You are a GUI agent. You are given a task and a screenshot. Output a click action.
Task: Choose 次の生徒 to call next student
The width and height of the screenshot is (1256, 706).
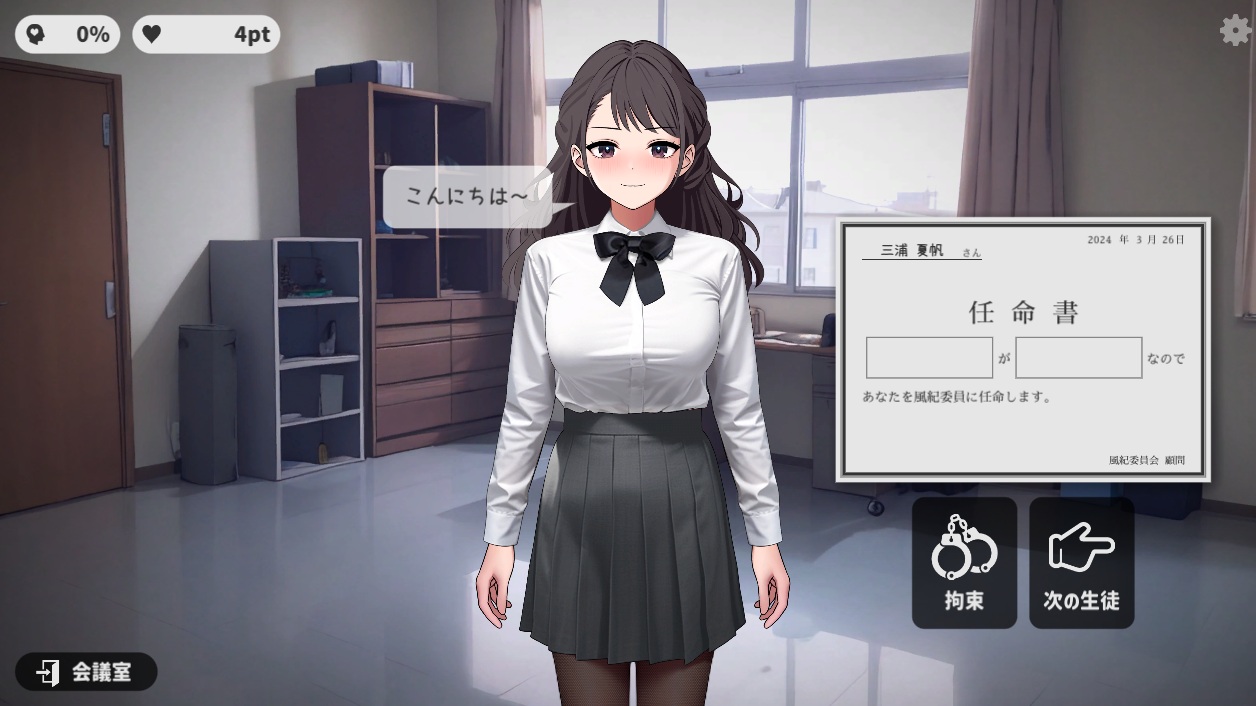click(1081, 563)
